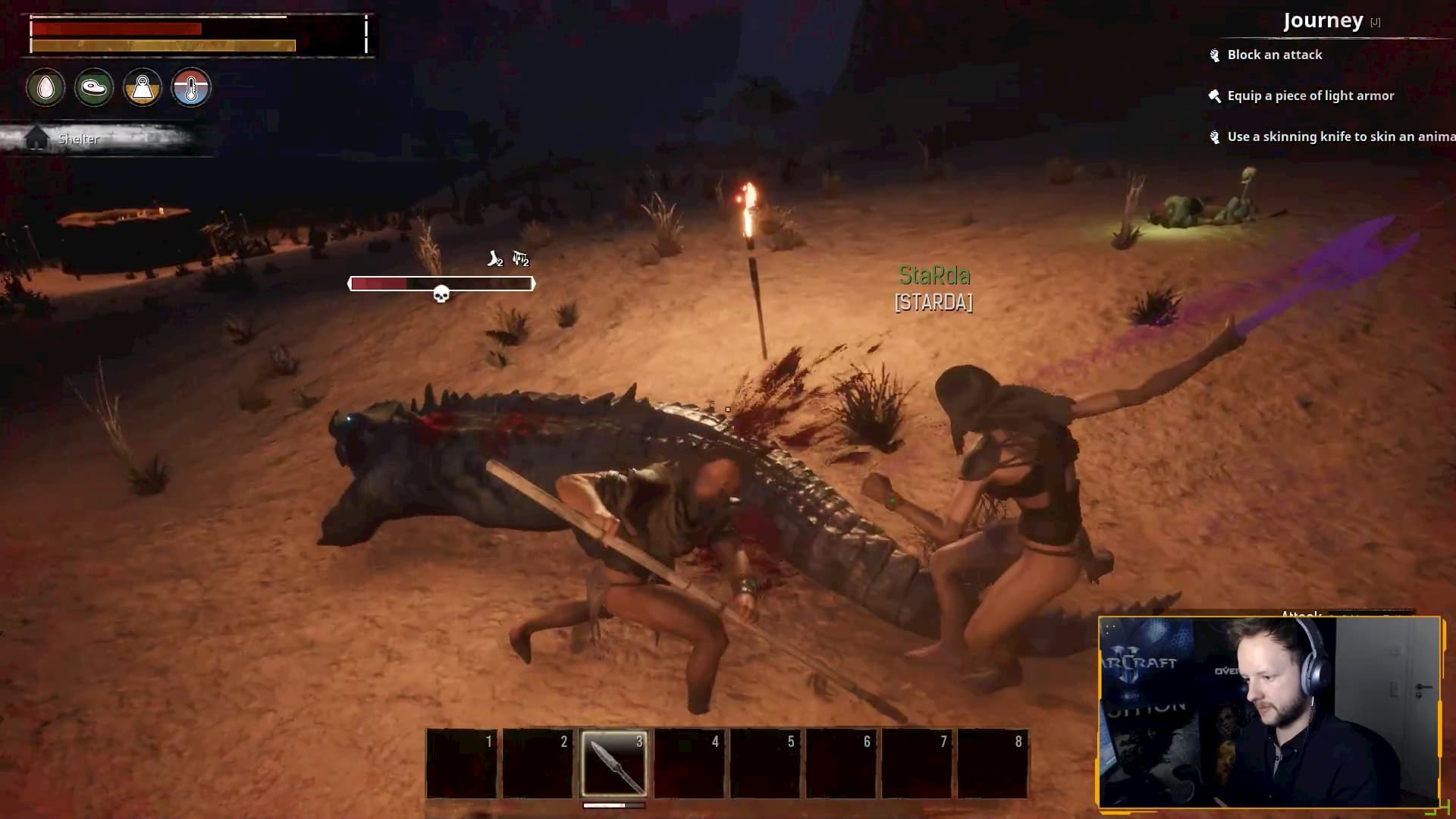Select the 'Block an attack' journey step

point(1274,55)
